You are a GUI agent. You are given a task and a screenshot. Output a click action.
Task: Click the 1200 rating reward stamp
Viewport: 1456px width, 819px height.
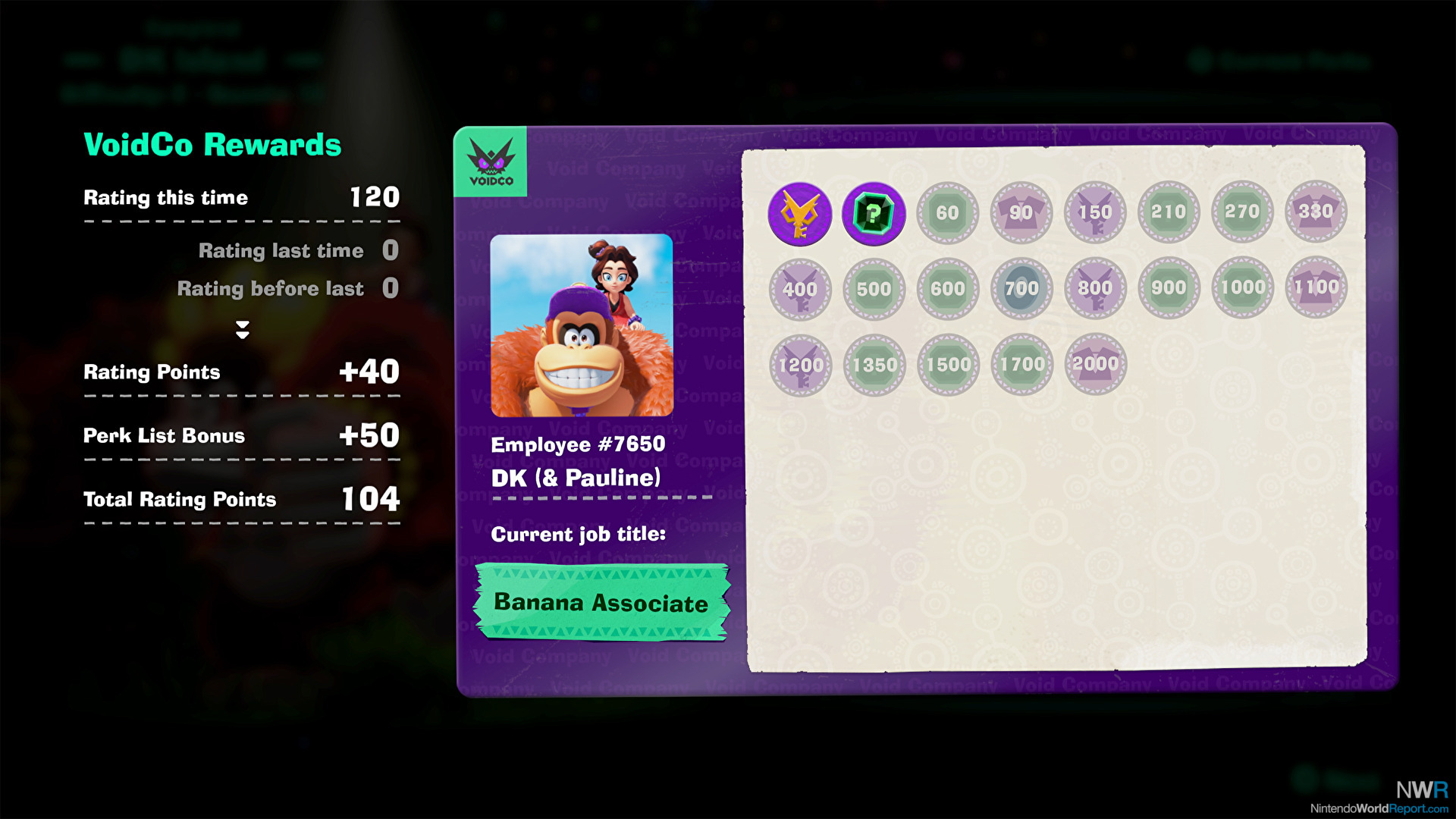coord(801,366)
